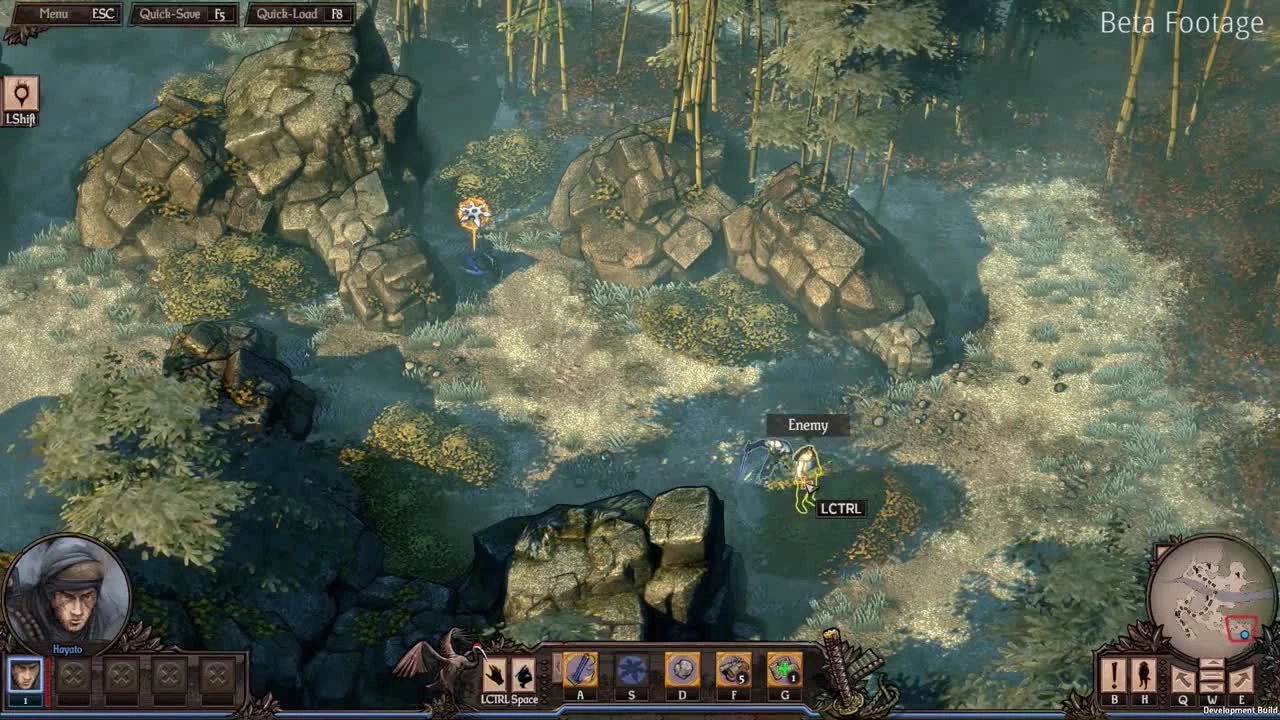Select the pistol skill with 5 ammo (F)
1280x720 pixels.
(734, 668)
